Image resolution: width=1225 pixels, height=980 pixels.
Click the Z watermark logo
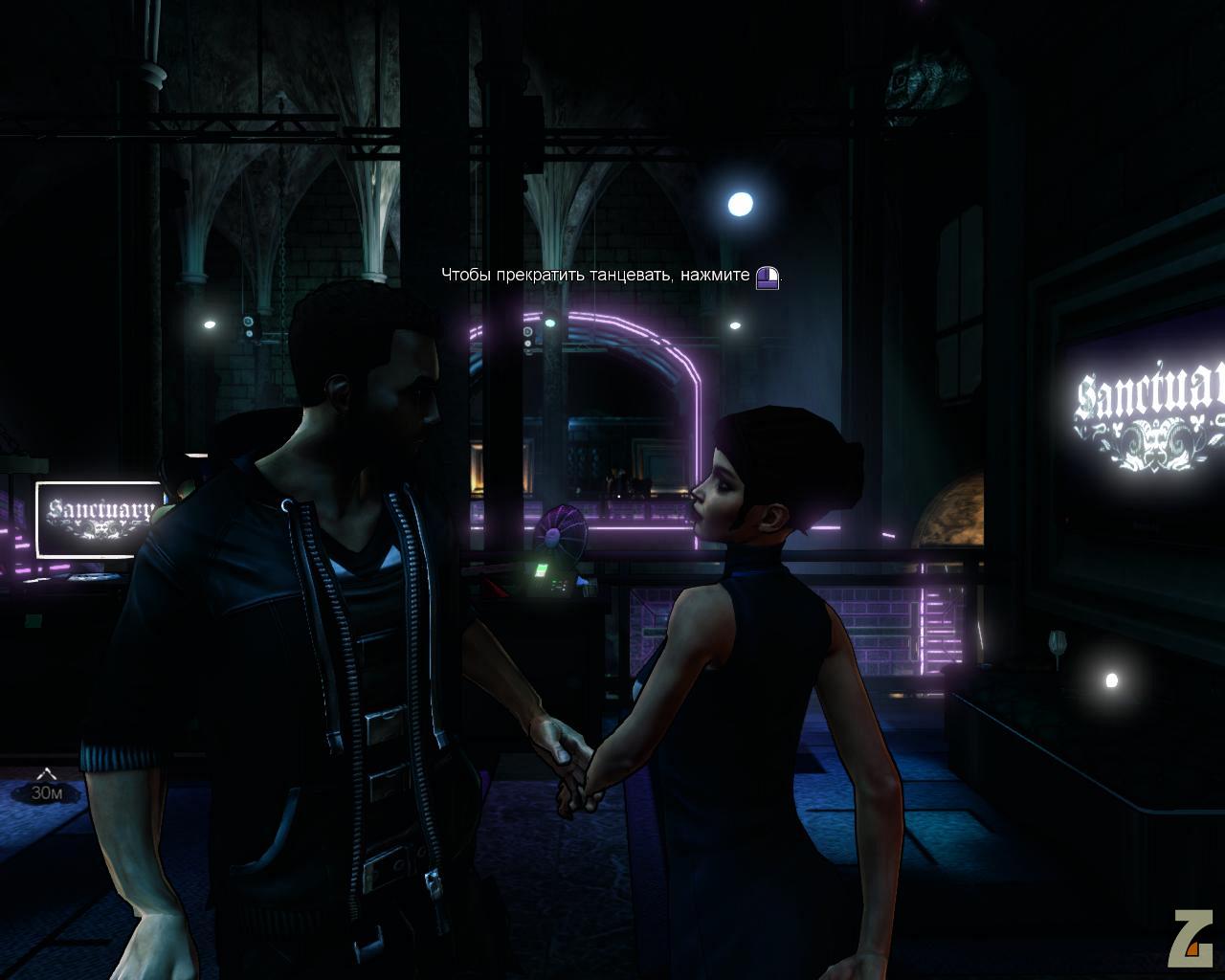(1194, 941)
